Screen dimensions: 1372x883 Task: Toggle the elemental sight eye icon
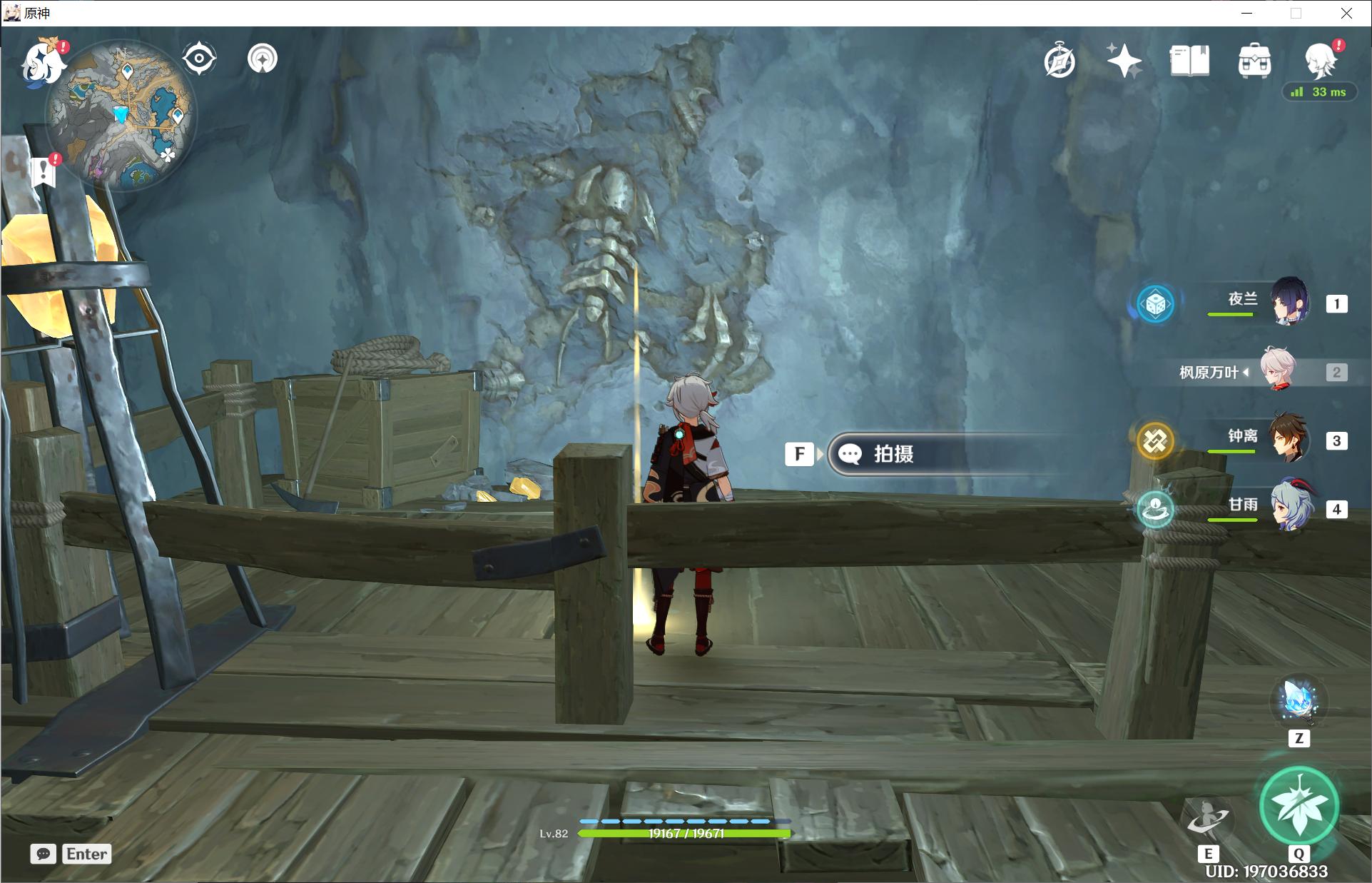pos(199,59)
